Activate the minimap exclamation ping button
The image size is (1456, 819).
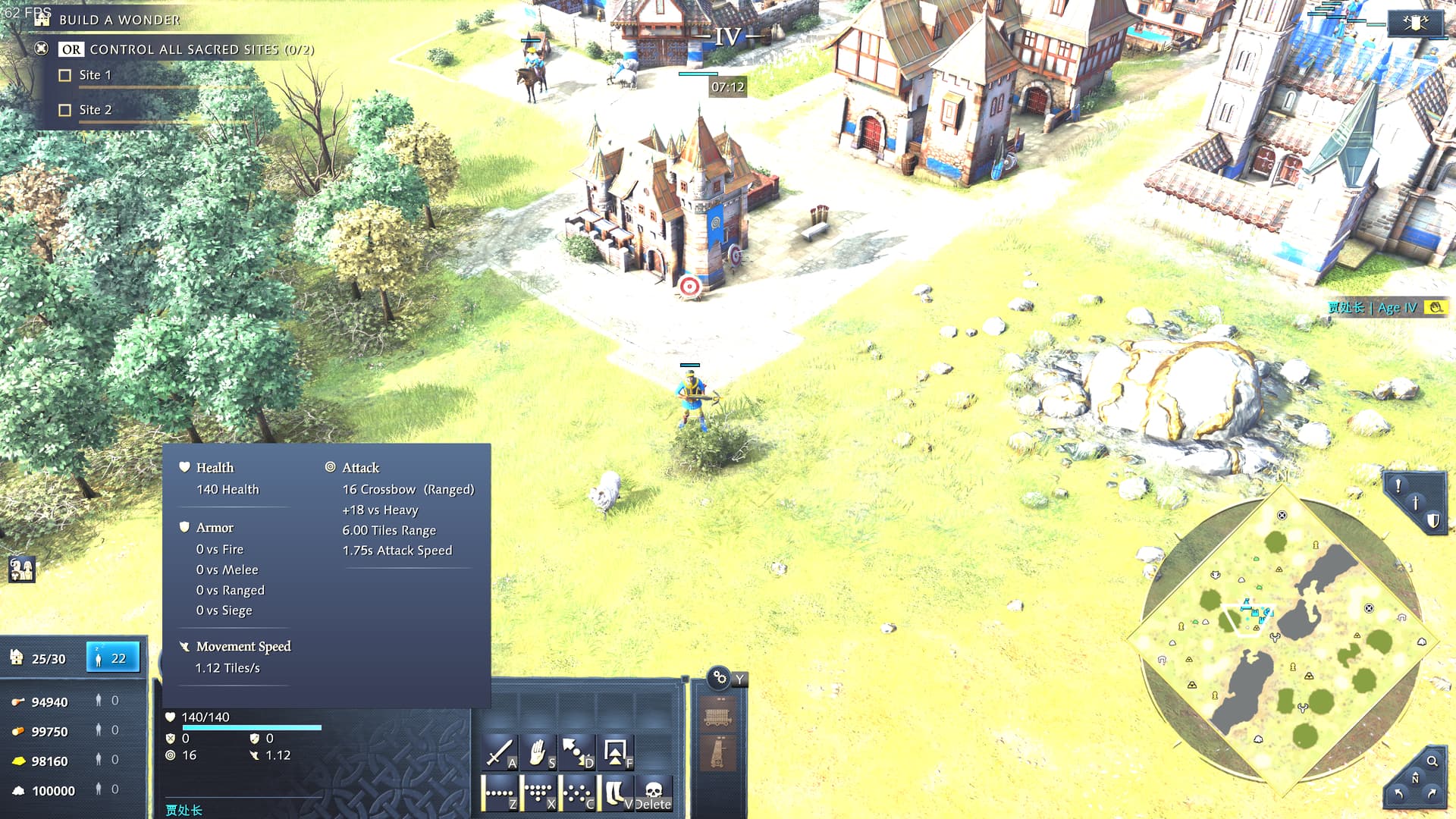(x=1398, y=485)
